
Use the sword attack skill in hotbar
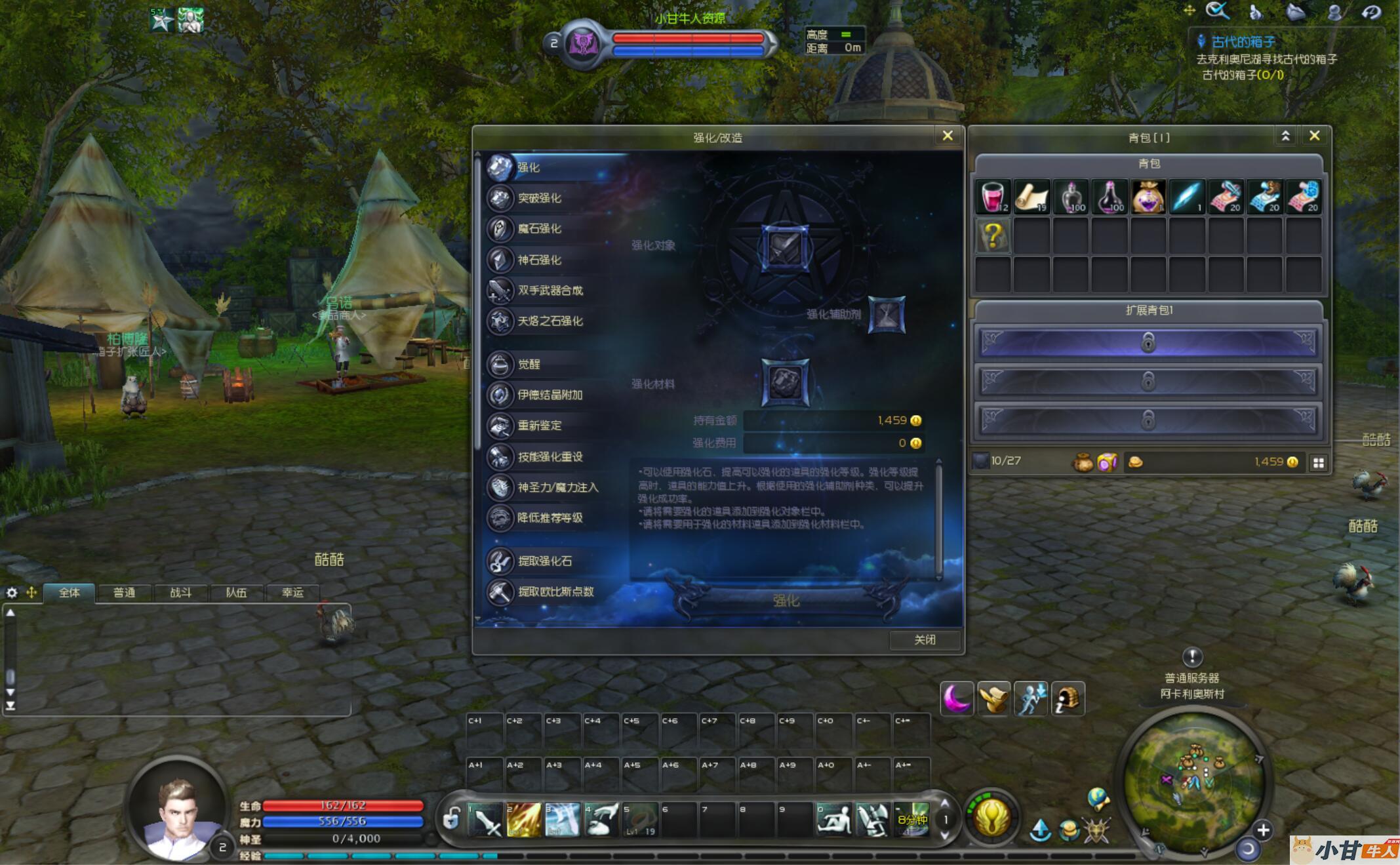click(x=486, y=820)
